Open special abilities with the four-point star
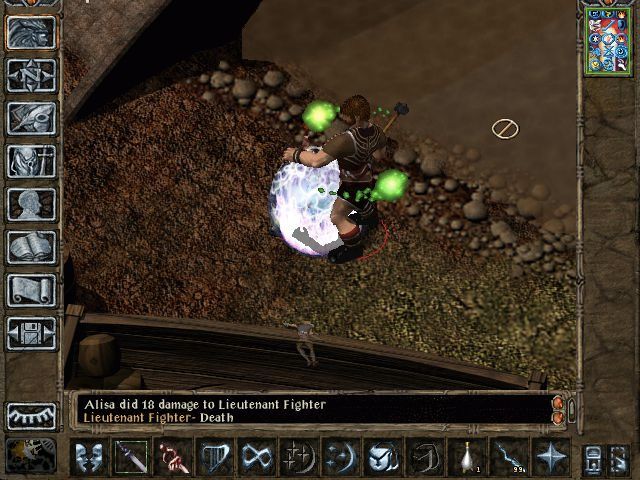Viewport: 640px width, 480px height. pyautogui.click(x=551, y=457)
